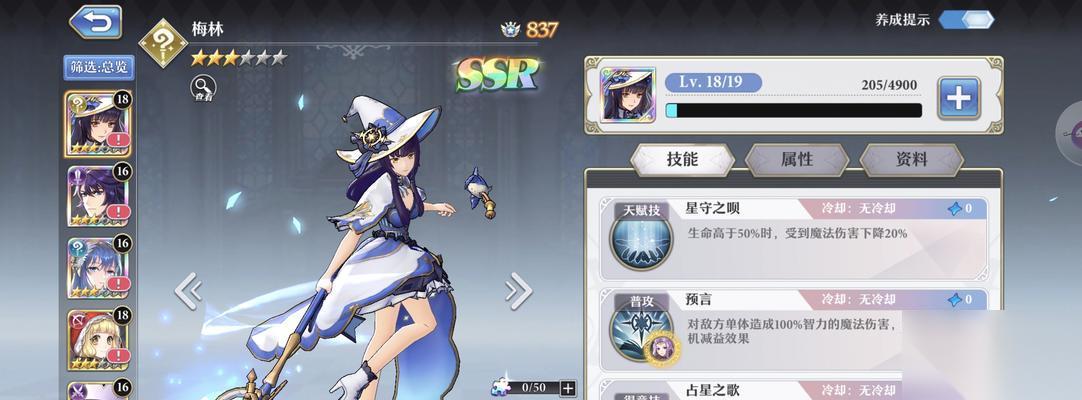
Task: Add experience with the blue plus button
Action: point(958,97)
